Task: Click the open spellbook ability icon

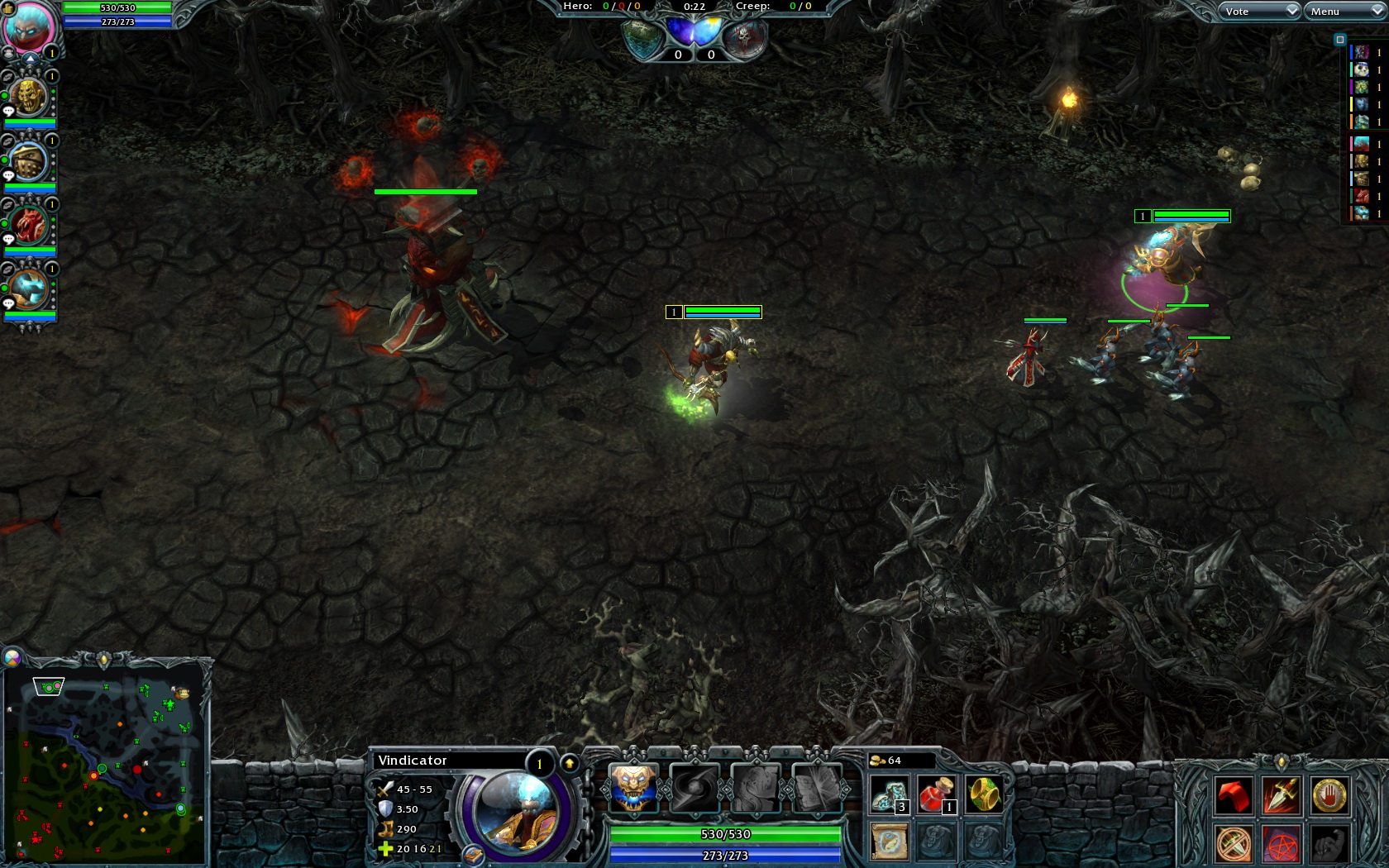Action: coord(817,787)
